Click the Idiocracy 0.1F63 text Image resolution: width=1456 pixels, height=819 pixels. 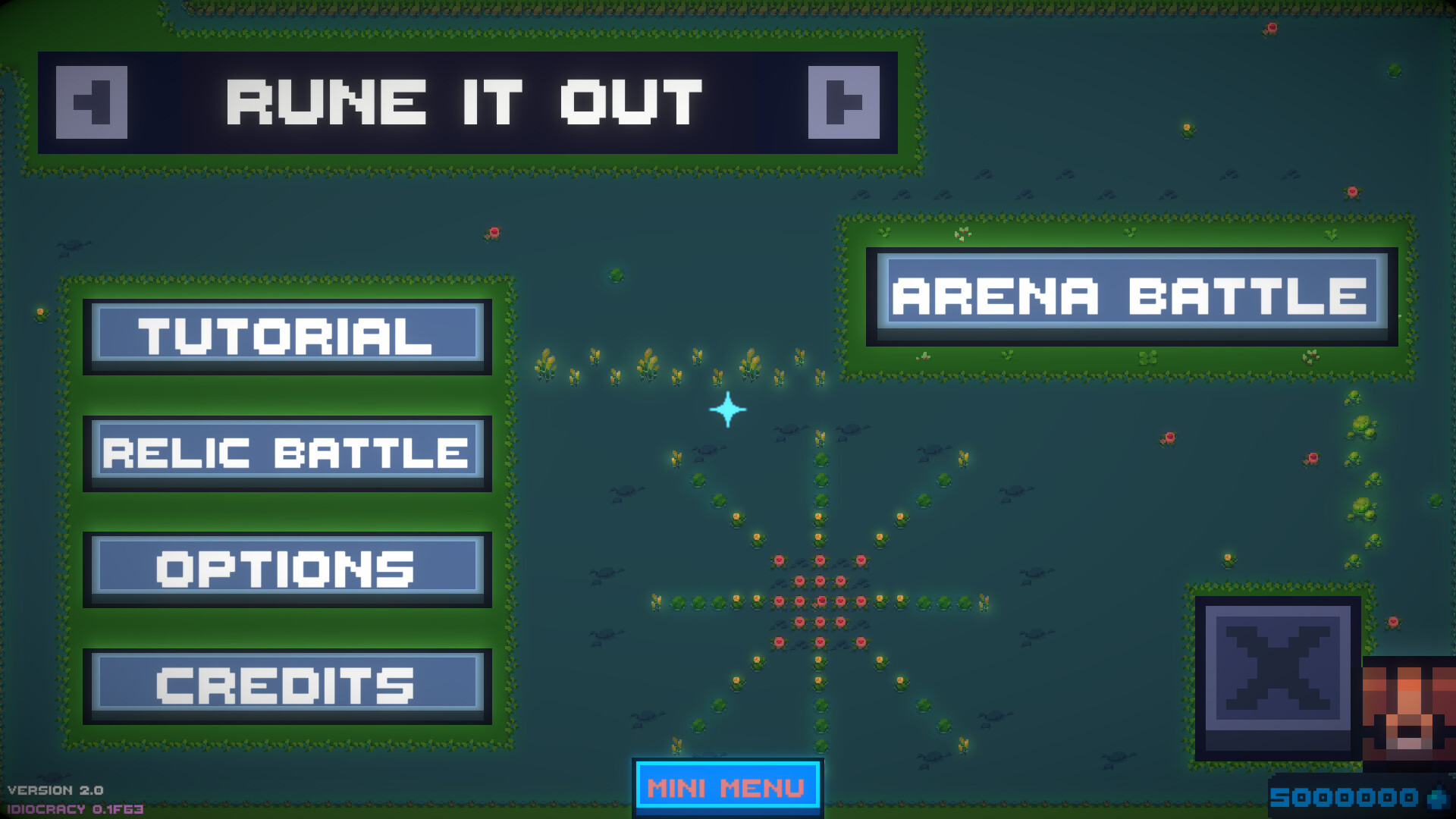click(x=76, y=808)
